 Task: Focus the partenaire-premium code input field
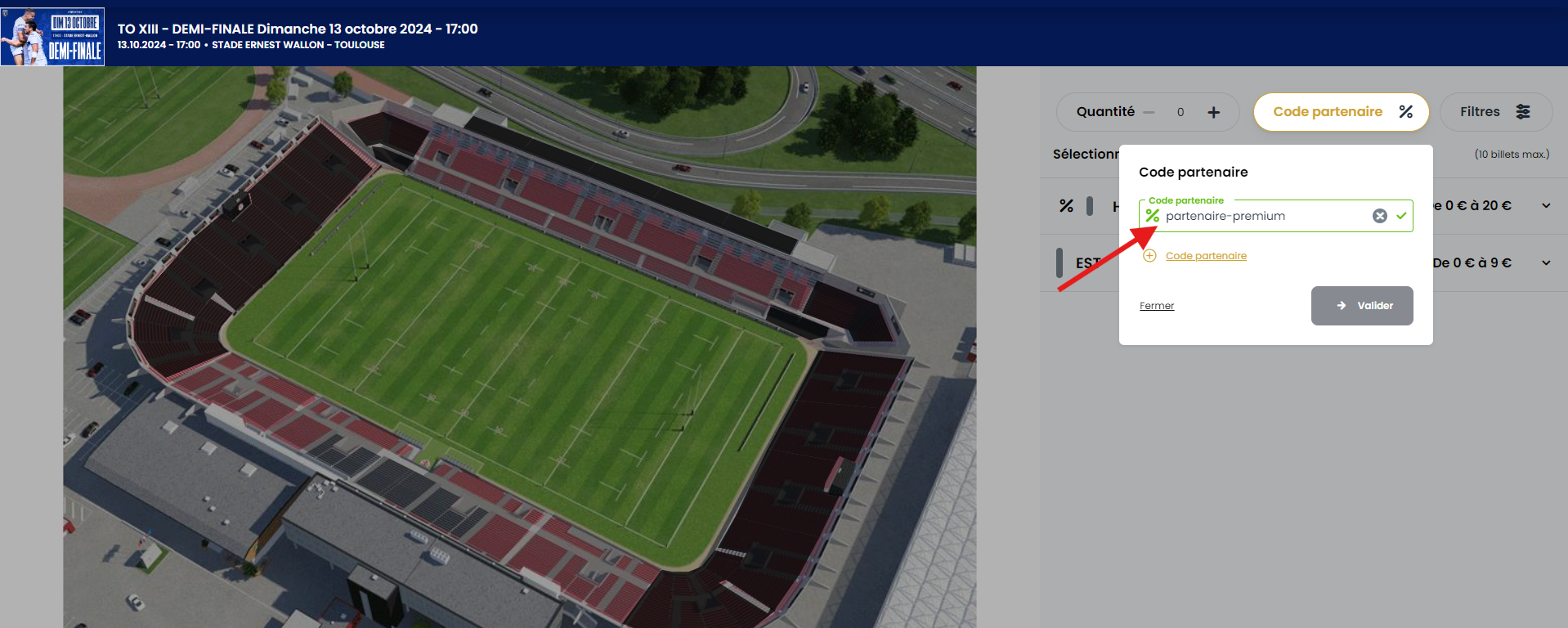pyautogui.click(x=1263, y=216)
